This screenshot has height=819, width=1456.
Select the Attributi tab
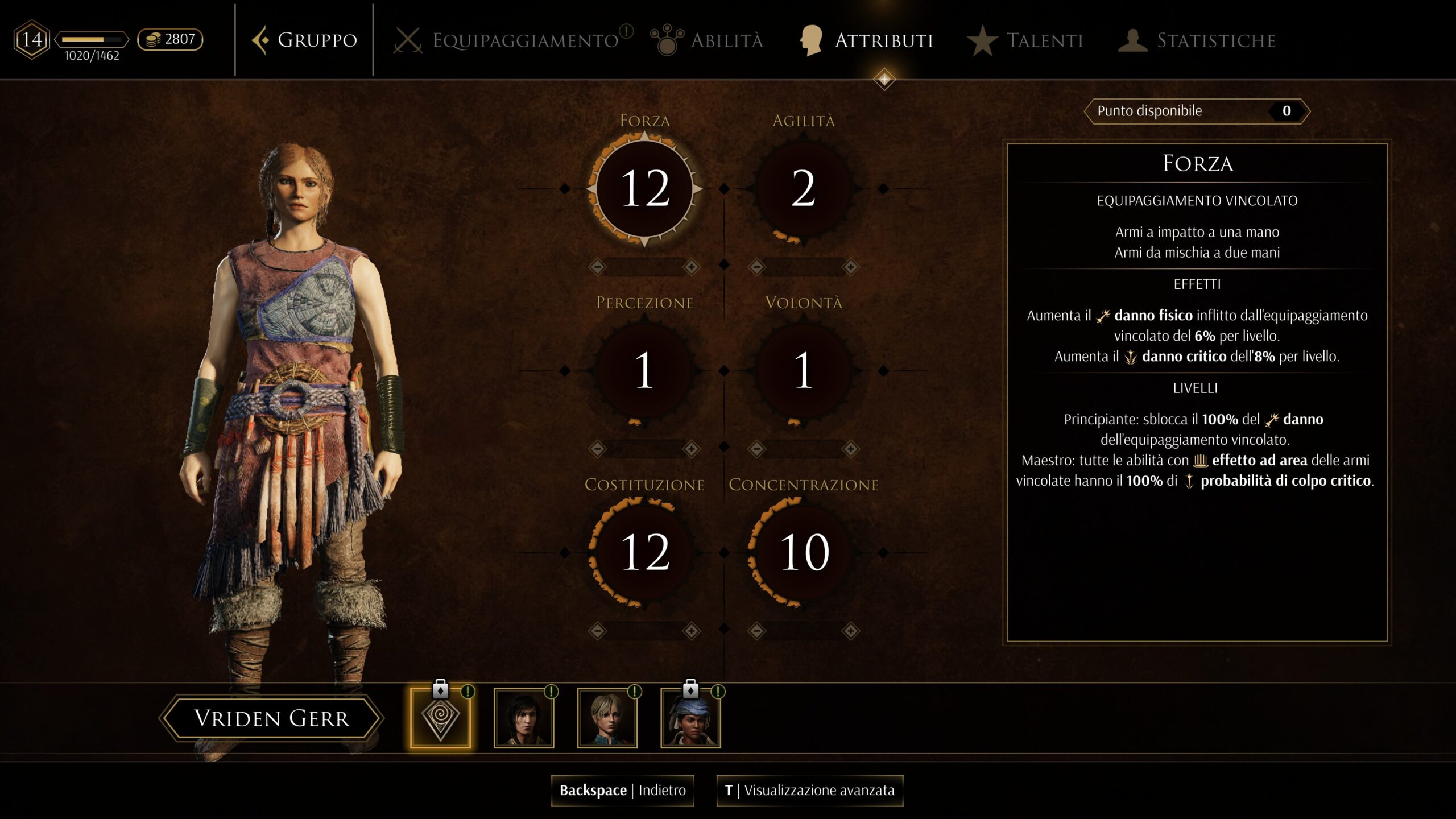click(x=867, y=40)
